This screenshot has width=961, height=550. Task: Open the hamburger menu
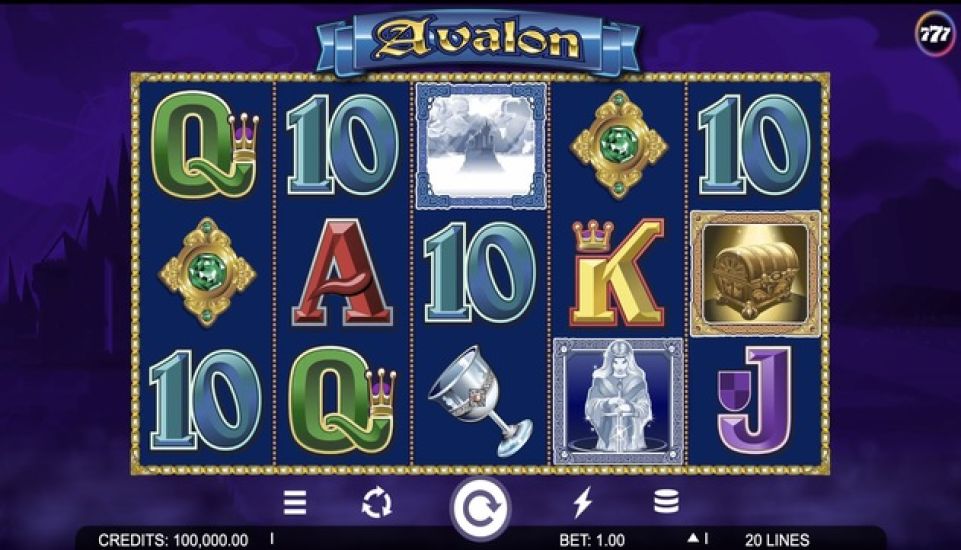click(x=295, y=502)
